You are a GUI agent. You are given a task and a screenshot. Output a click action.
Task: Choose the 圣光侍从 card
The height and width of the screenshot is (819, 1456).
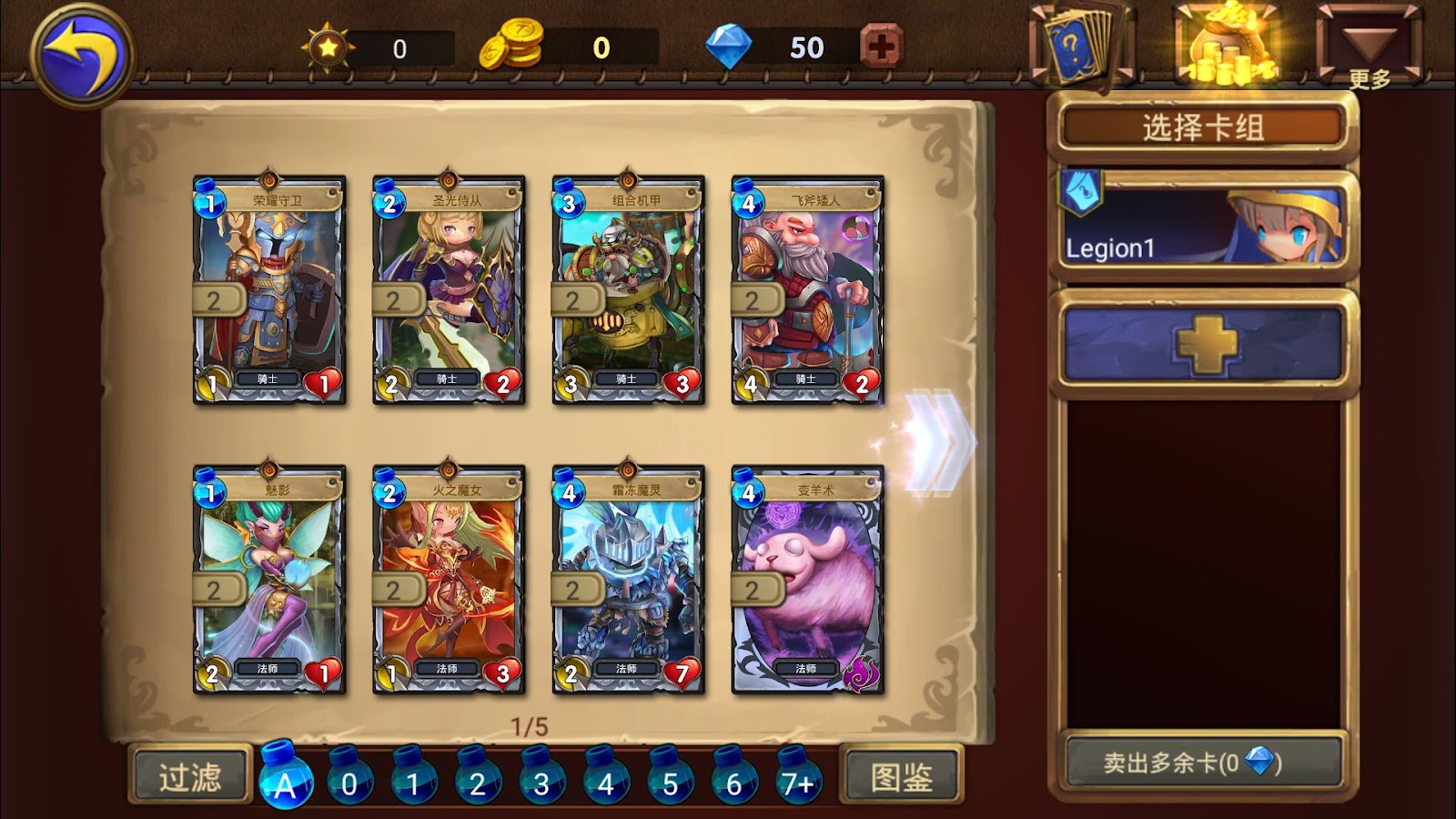[x=449, y=291]
